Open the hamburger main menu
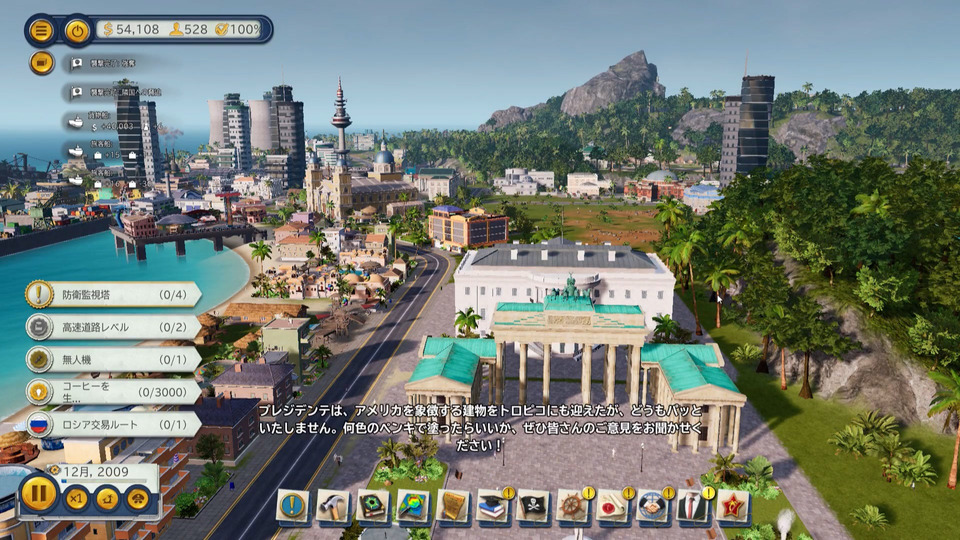This screenshot has height=540, width=960. (x=41, y=29)
